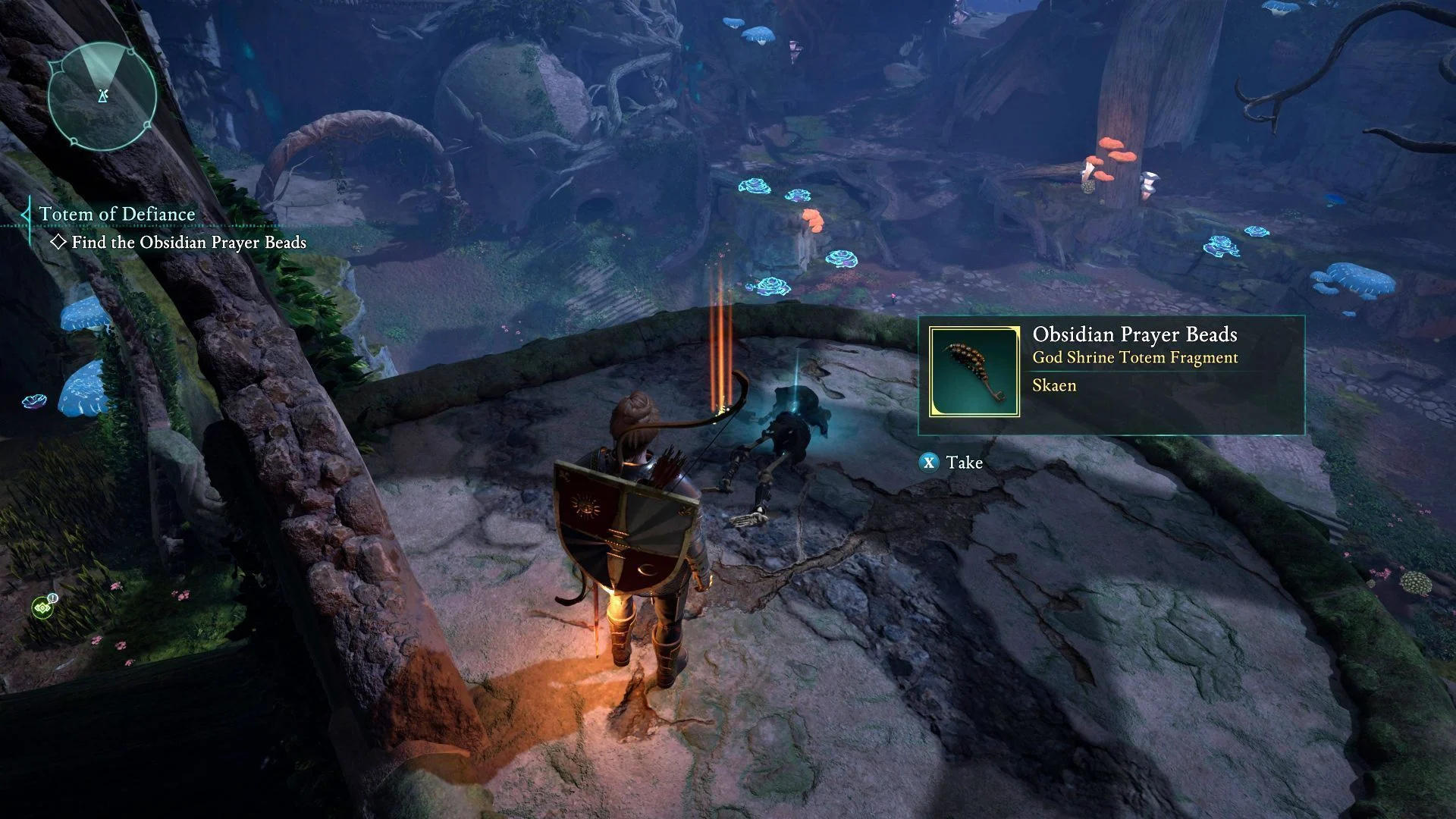The height and width of the screenshot is (819, 1456).
Task: Select the Totem of Defiance quest tracker
Action: (x=118, y=215)
